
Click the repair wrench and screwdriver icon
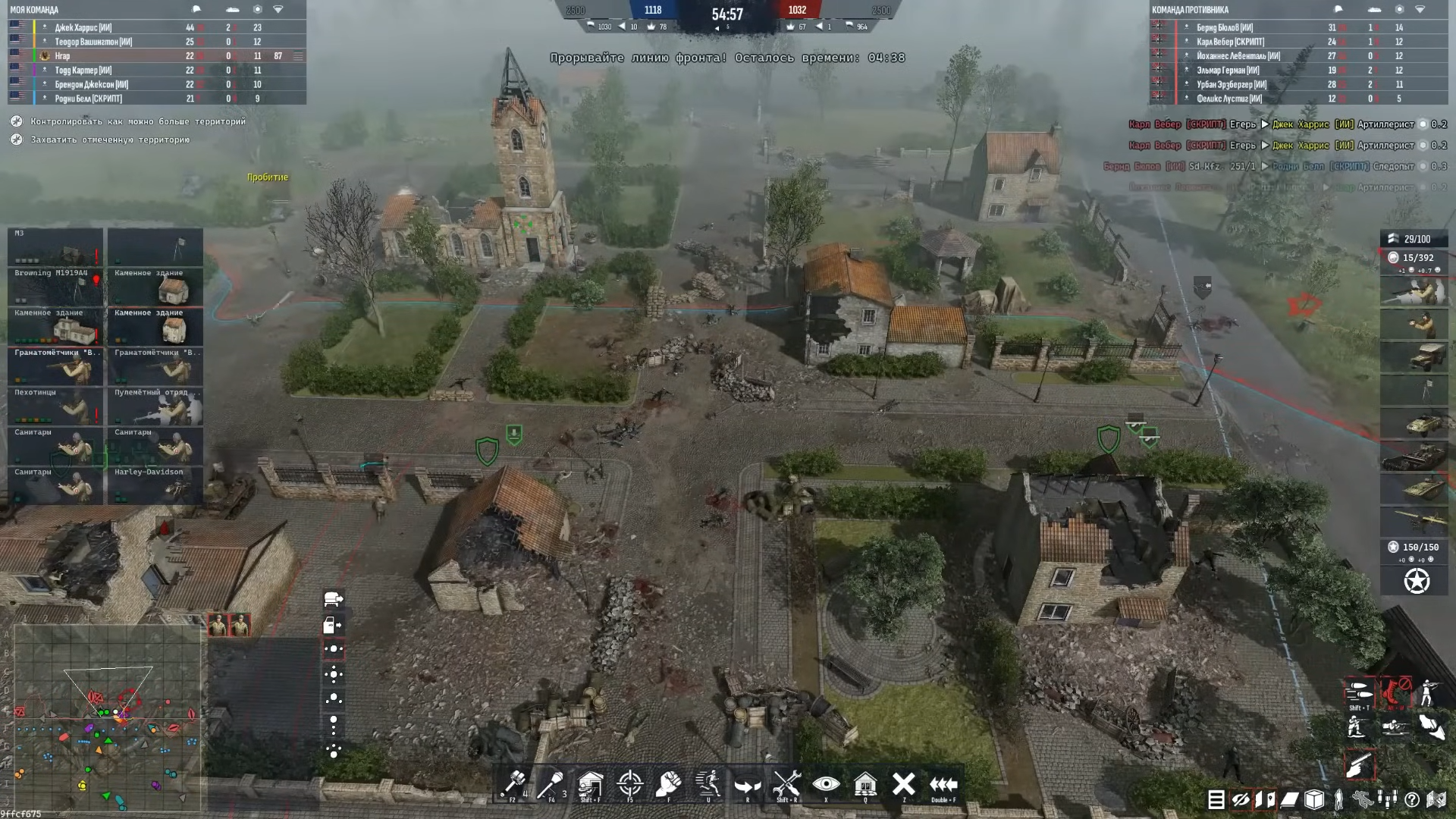[786, 784]
